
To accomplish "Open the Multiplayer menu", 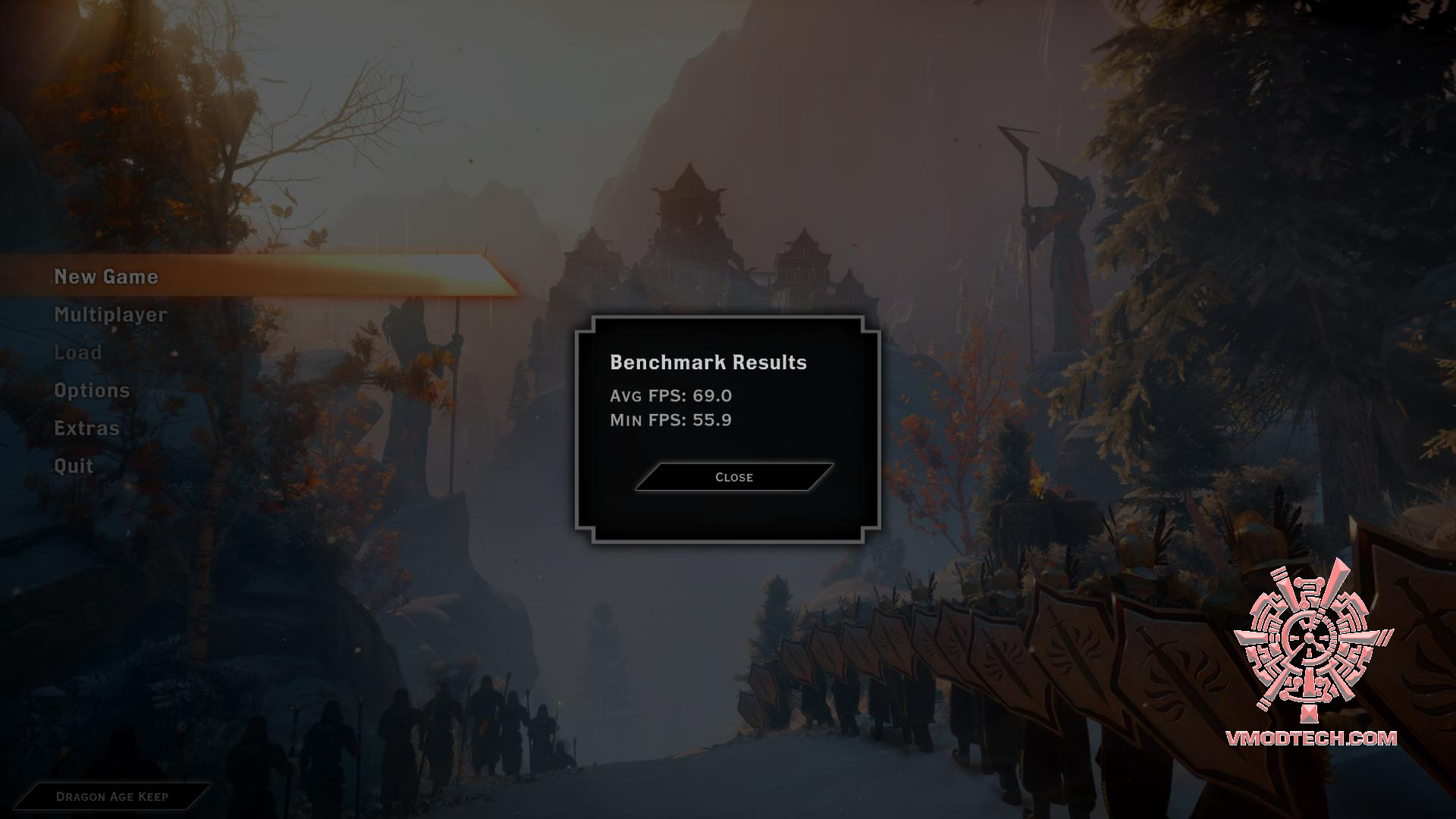I will [111, 315].
